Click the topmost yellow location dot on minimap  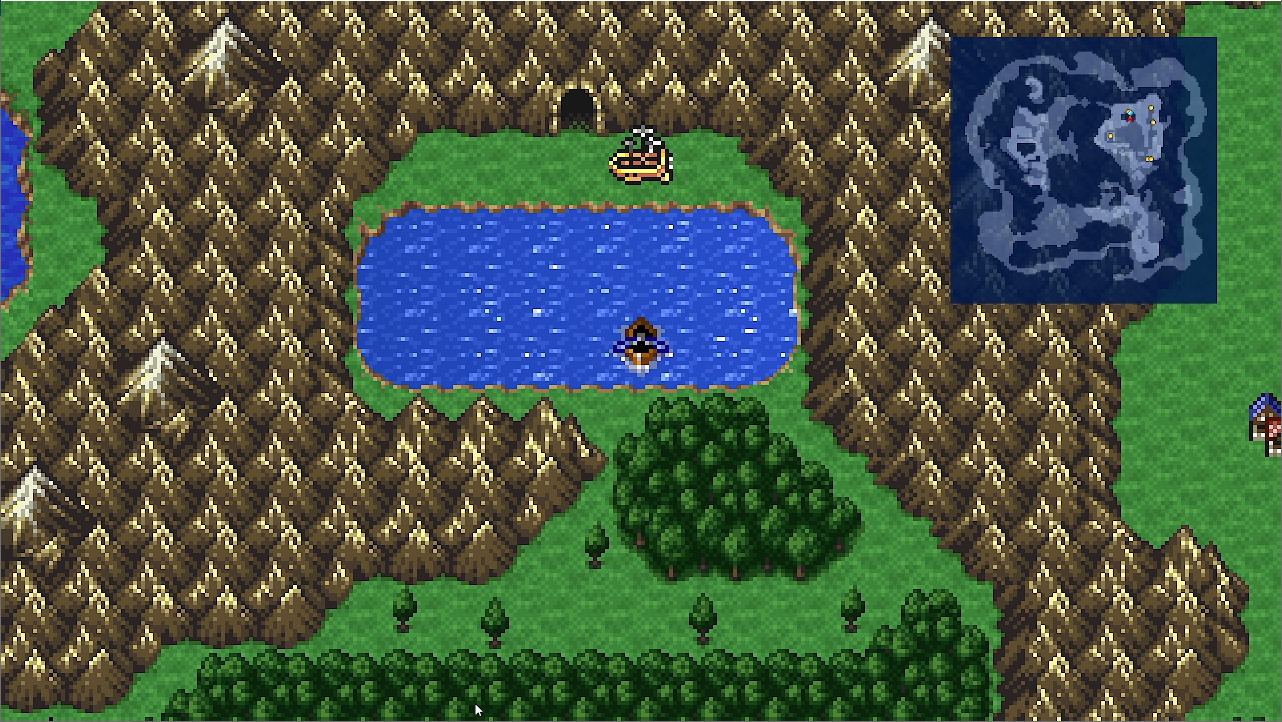[1151, 107]
